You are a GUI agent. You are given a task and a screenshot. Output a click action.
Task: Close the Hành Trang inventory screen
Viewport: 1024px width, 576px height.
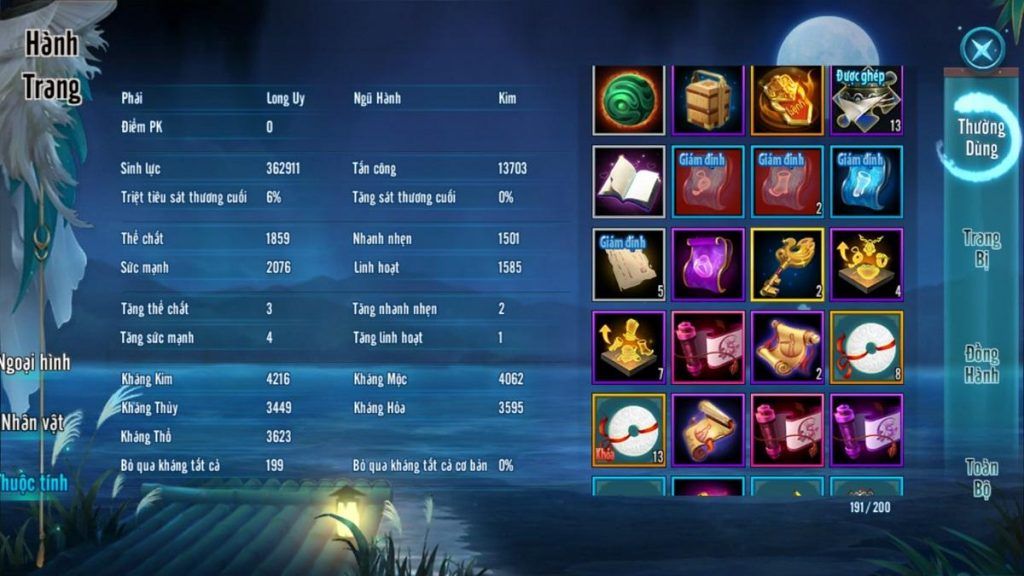pyautogui.click(x=982, y=49)
